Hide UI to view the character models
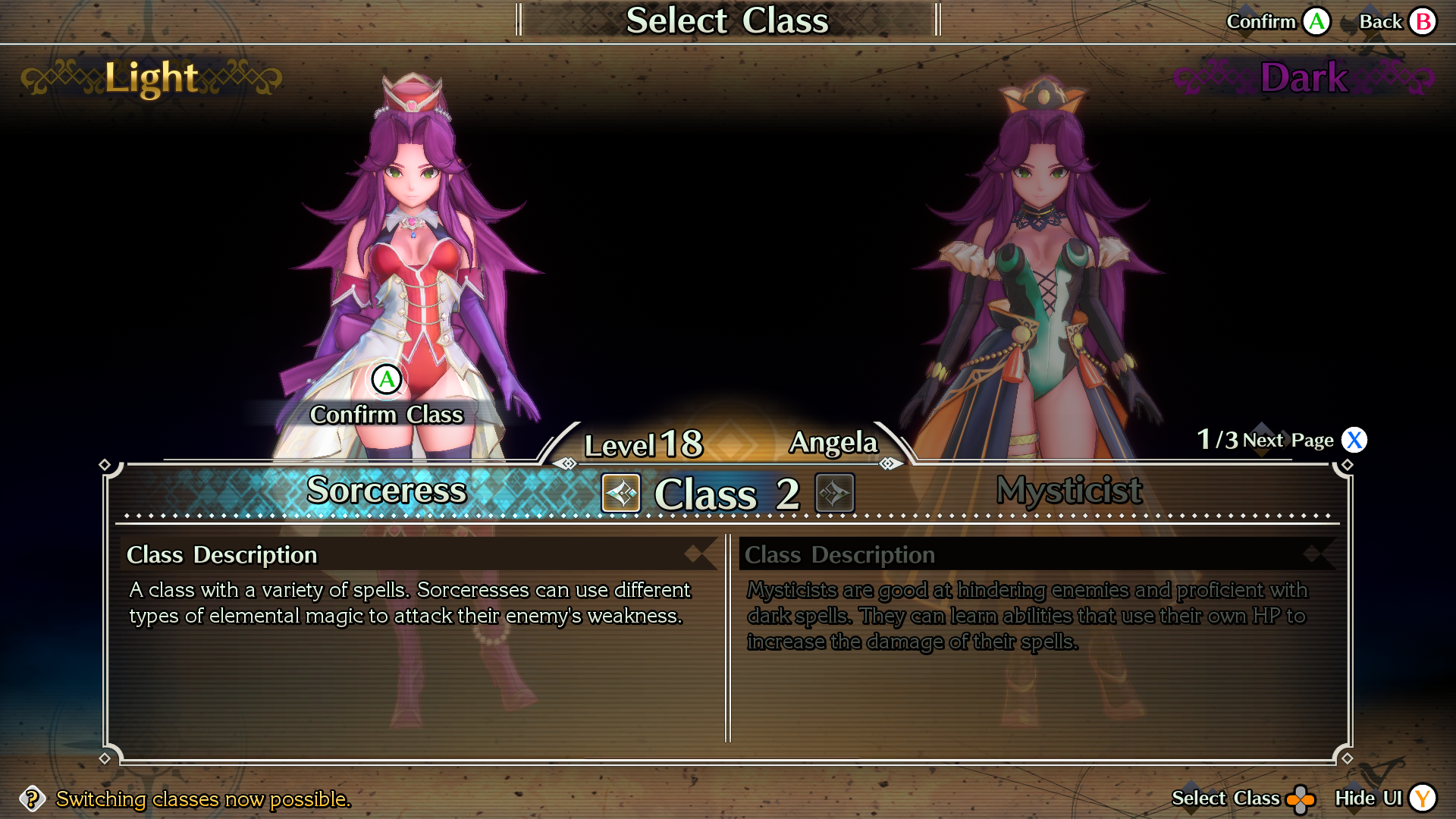 pyautogui.click(x=1423, y=798)
